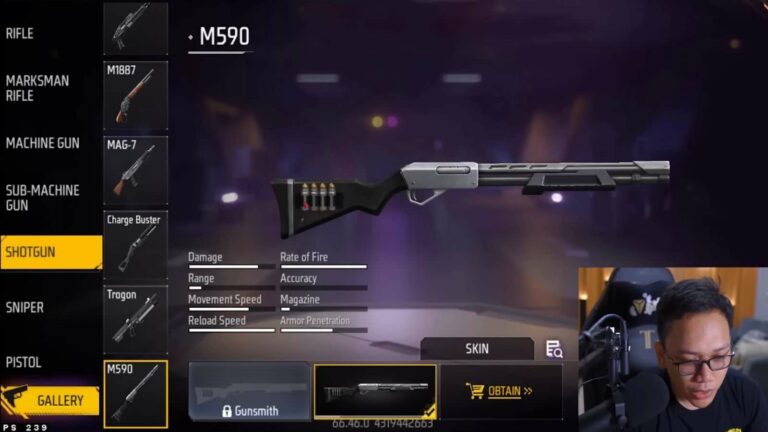Open the Skin tab
The height and width of the screenshot is (432, 768).
[477, 349]
